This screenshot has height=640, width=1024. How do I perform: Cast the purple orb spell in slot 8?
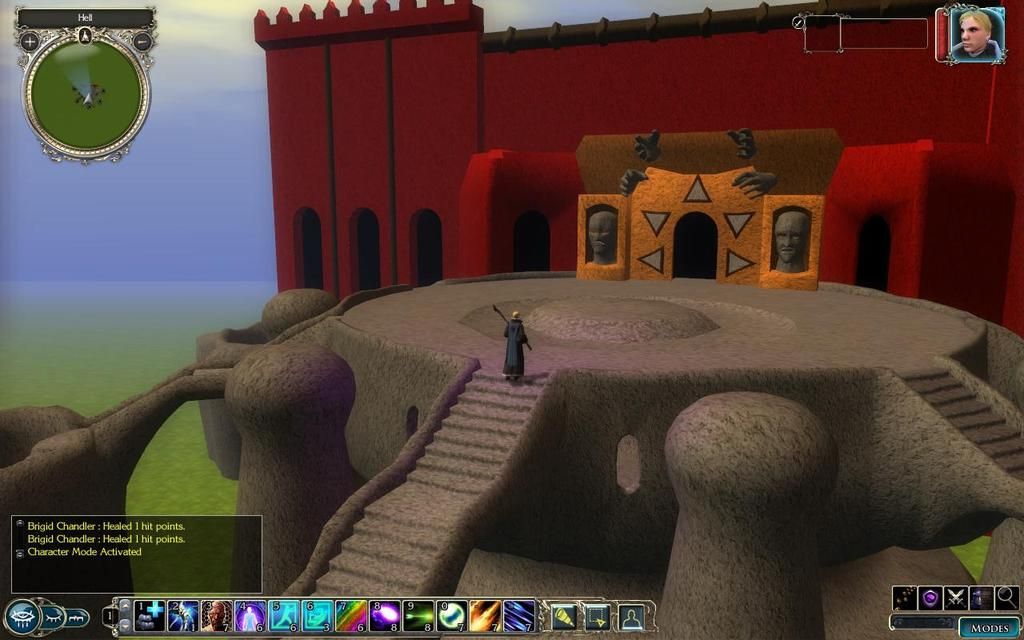pos(385,615)
